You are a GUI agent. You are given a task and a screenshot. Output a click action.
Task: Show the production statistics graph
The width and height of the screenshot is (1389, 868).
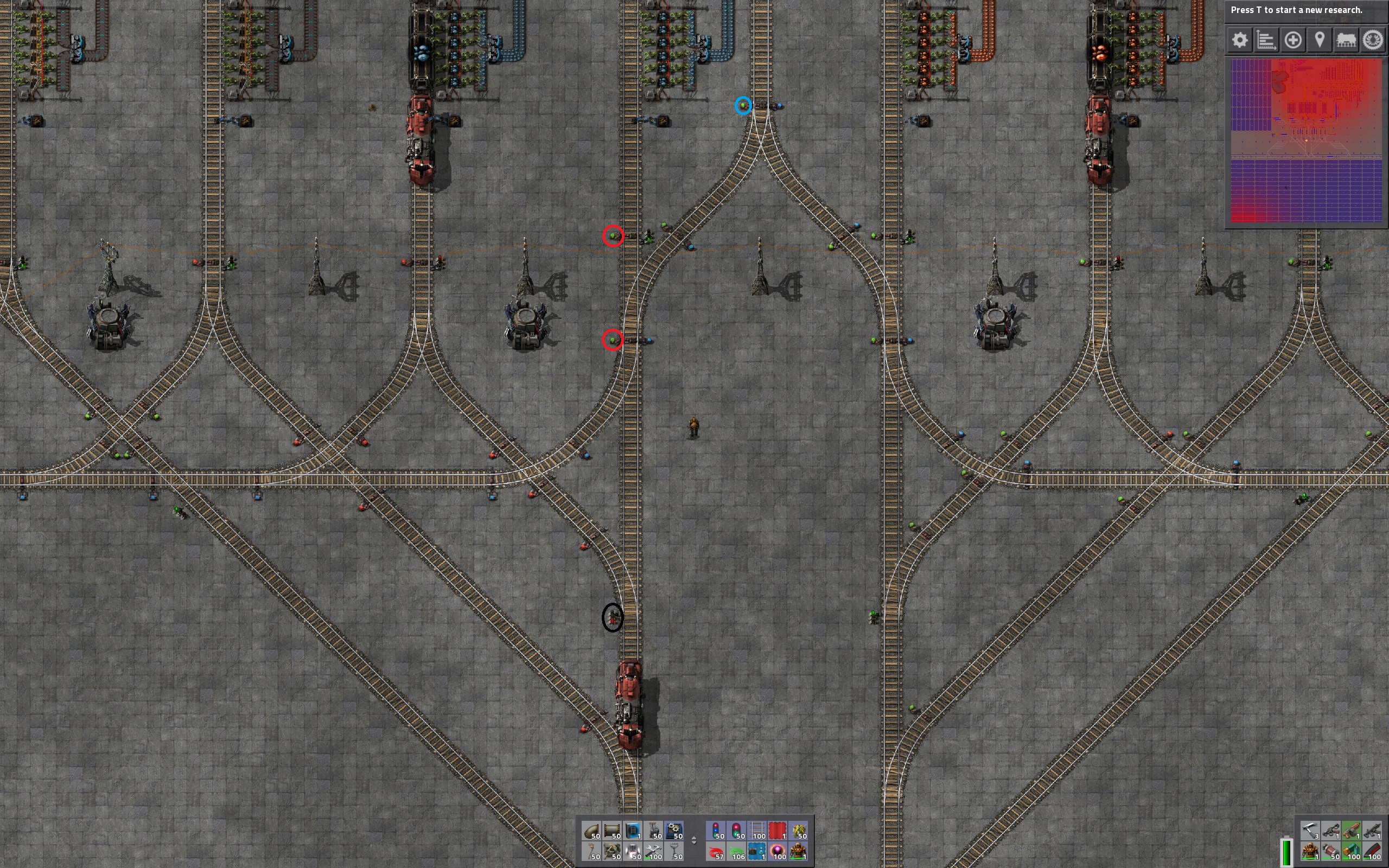click(1266, 40)
